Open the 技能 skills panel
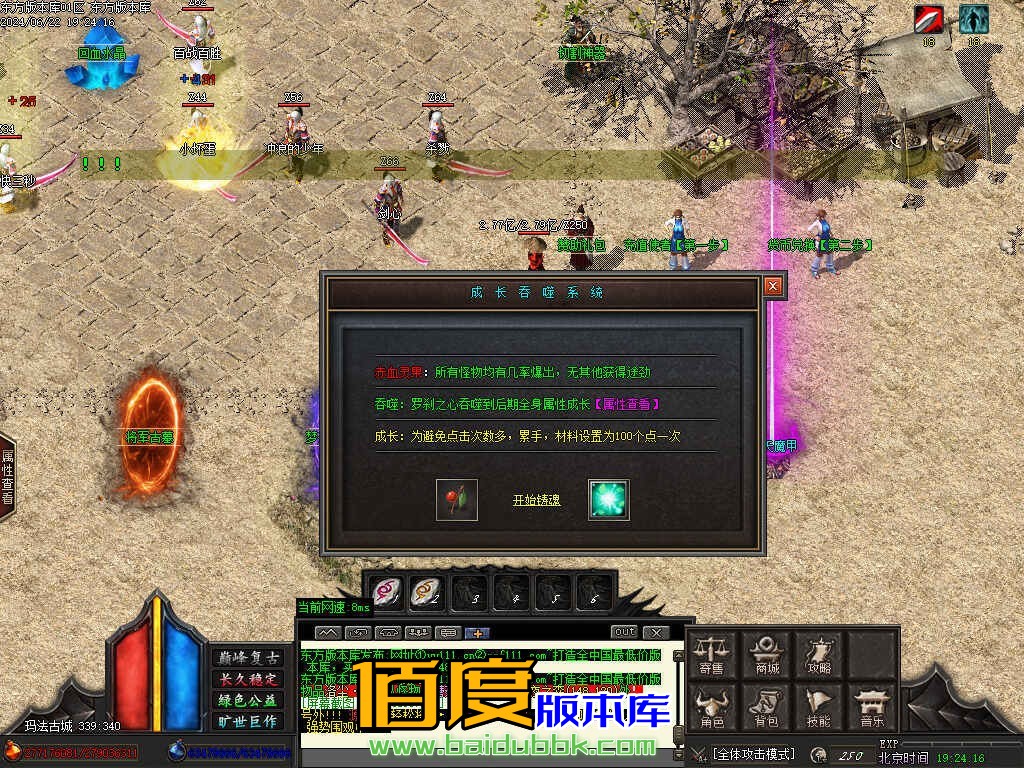 coord(819,707)
